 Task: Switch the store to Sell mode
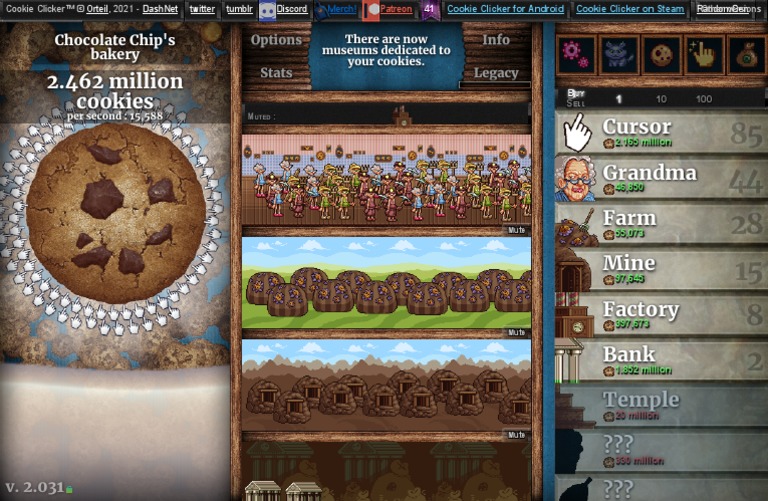[575, 103]
